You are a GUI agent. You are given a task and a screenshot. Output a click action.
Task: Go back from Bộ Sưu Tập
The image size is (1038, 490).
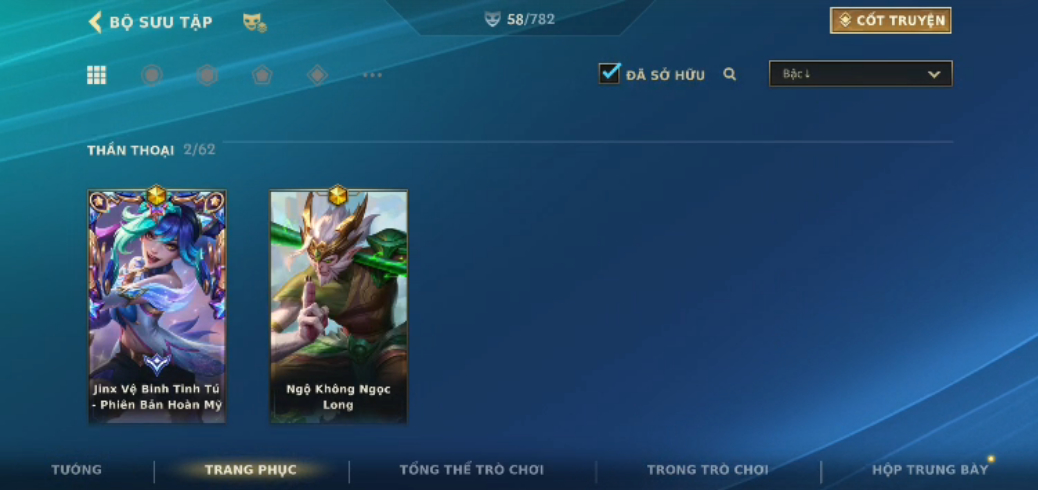tap(96, 22)
